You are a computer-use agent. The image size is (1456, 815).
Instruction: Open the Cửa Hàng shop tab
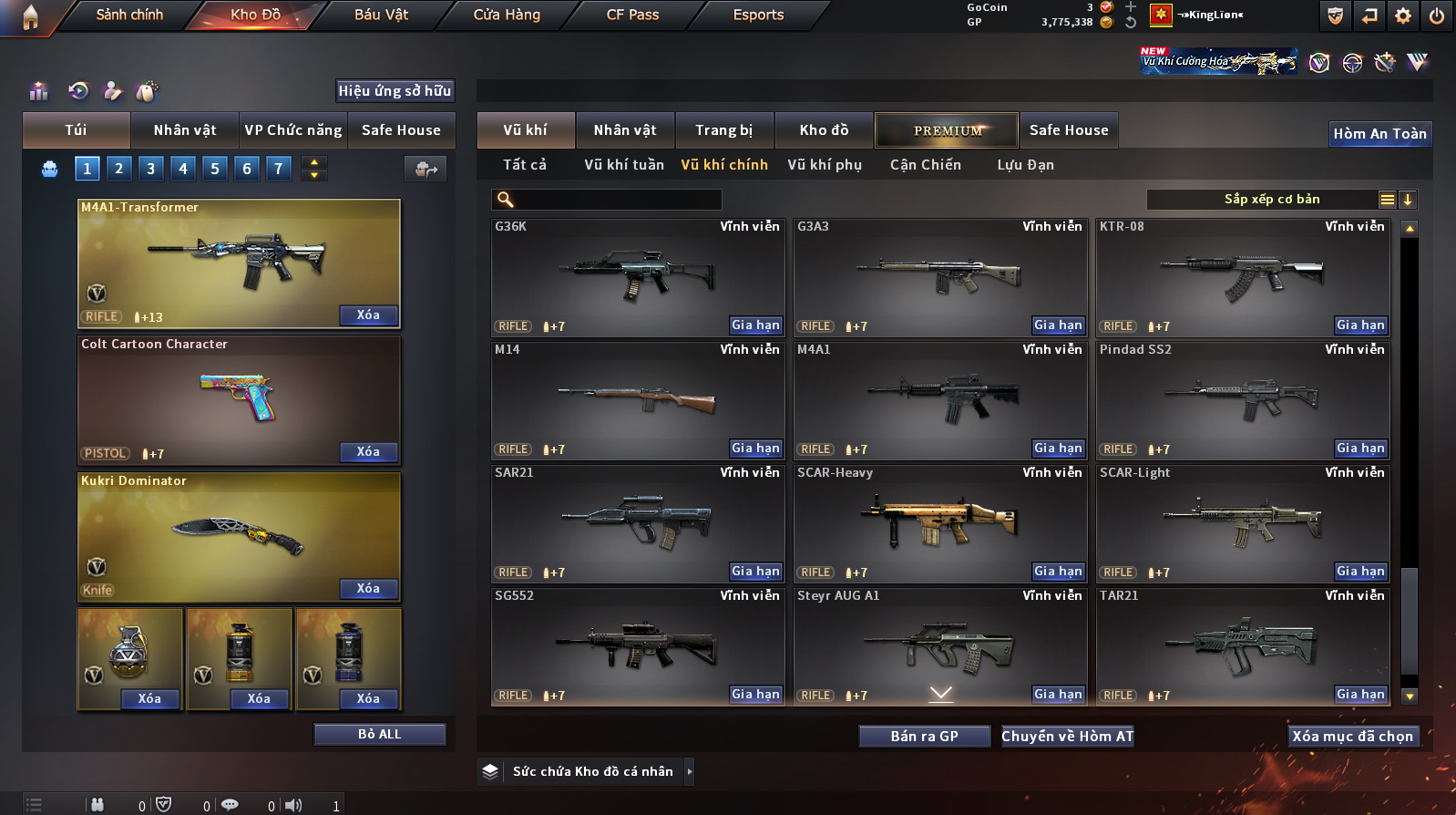point(507,15)
